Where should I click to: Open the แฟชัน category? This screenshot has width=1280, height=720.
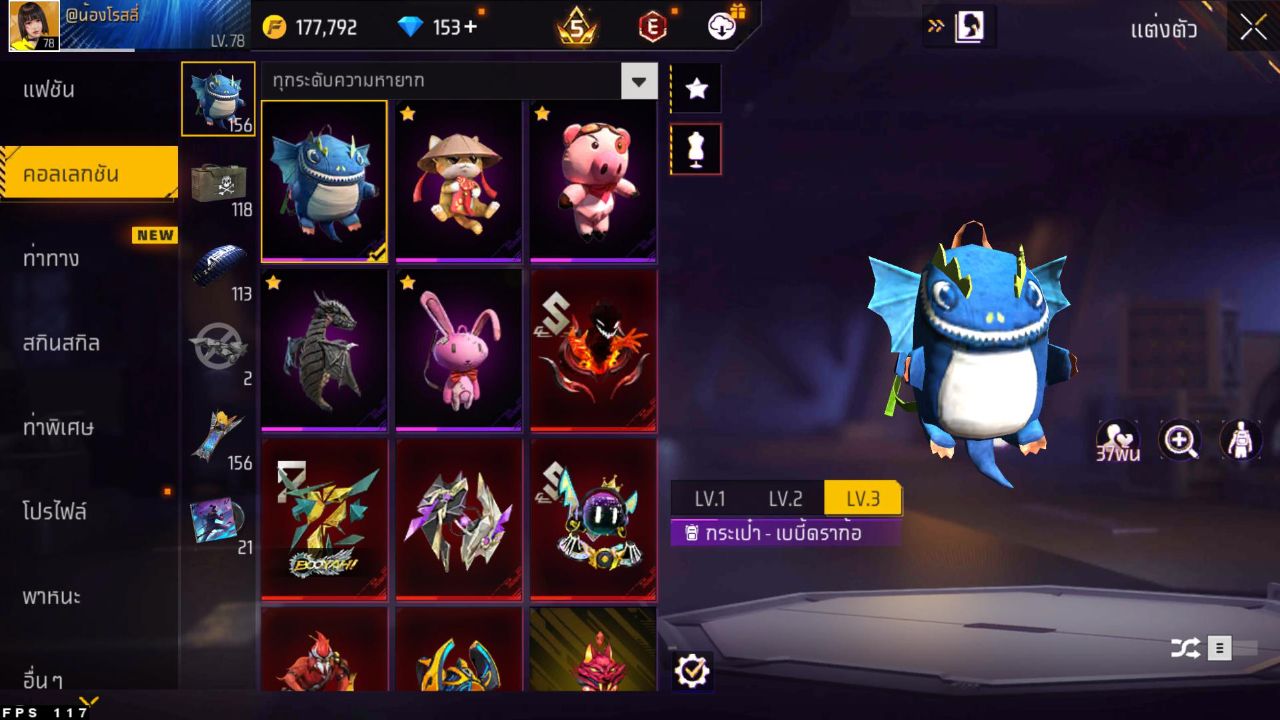click(x=50, y=90)
